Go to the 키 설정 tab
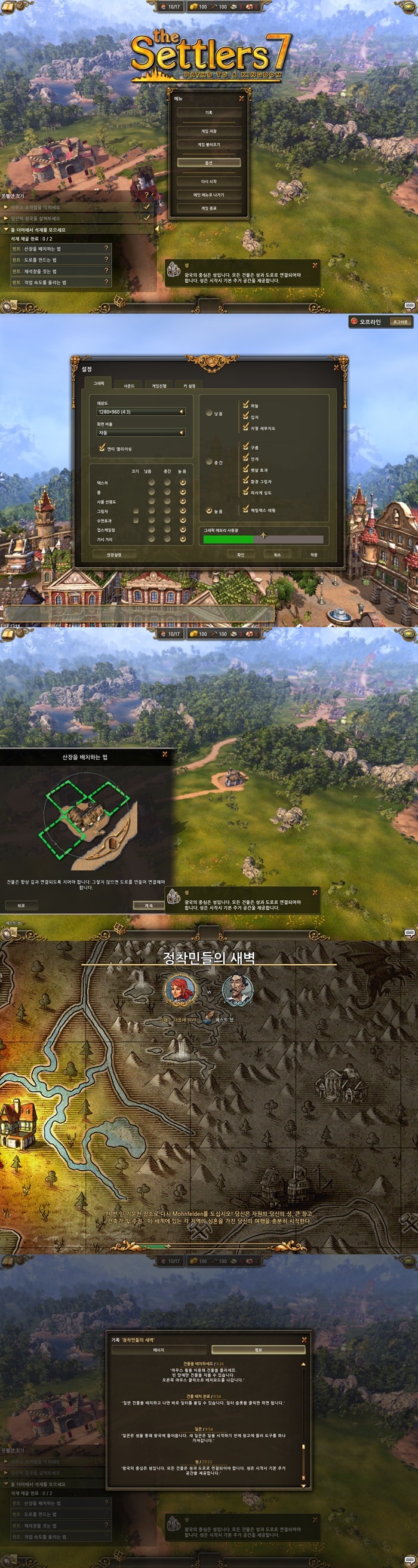The height and width of the screenshot is (1568, 418). tap(189, 385)
